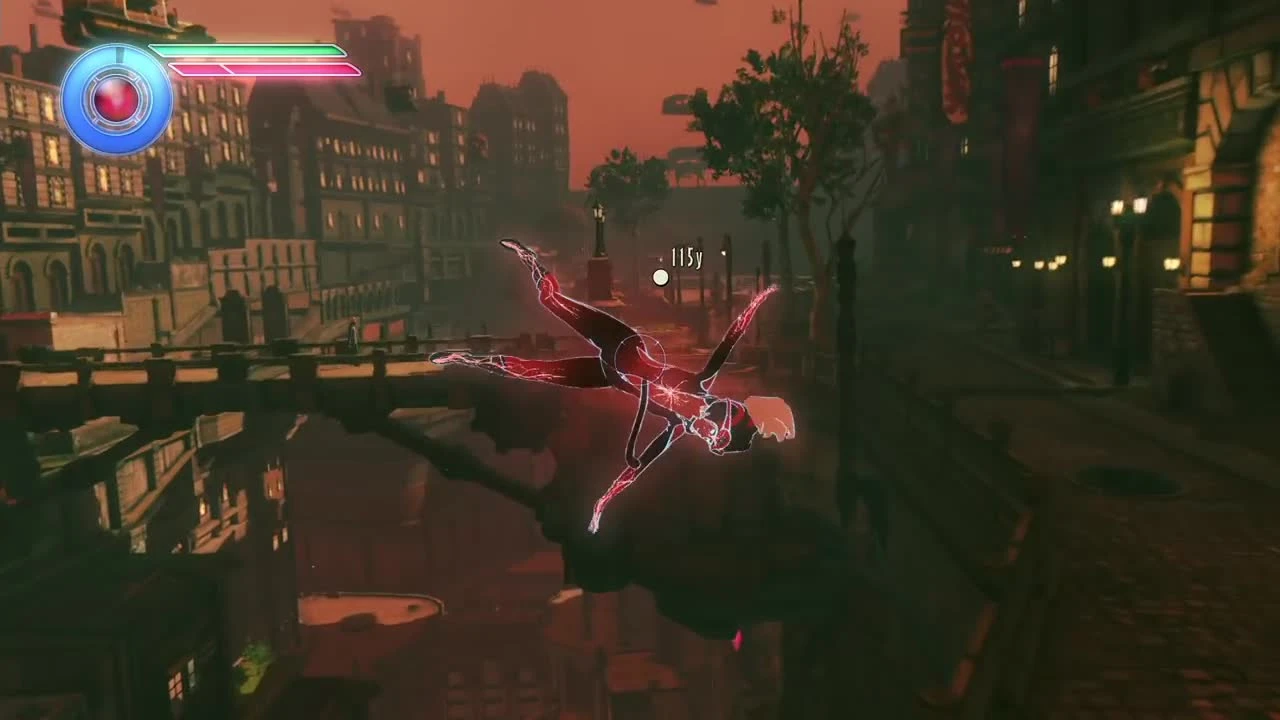This screenshot has width=1280, height=720.
Task: Click the divider notch on the pink gauge
Action: 227,69
